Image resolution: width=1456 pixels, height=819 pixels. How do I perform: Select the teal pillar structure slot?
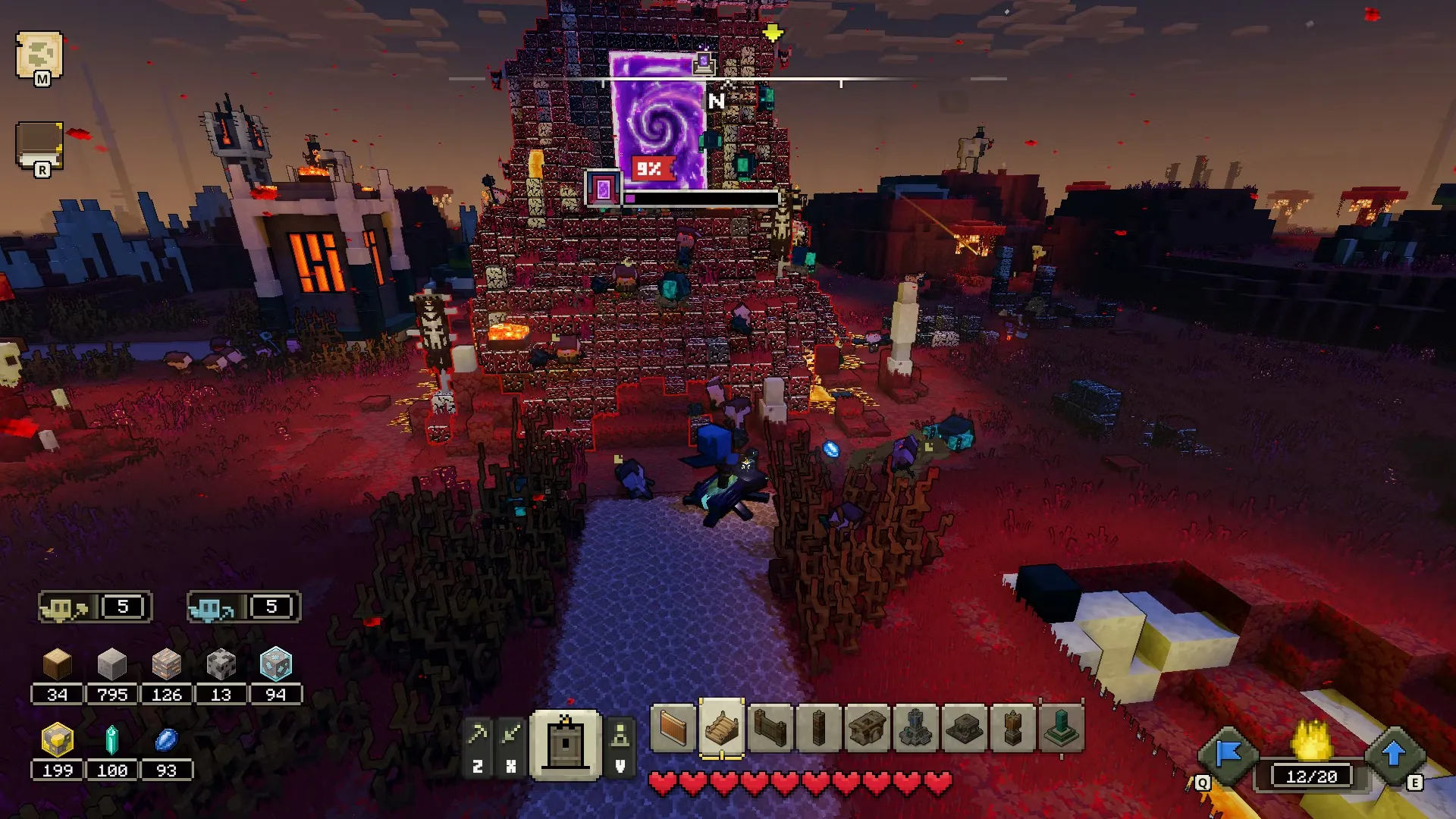pos(1062,729)
